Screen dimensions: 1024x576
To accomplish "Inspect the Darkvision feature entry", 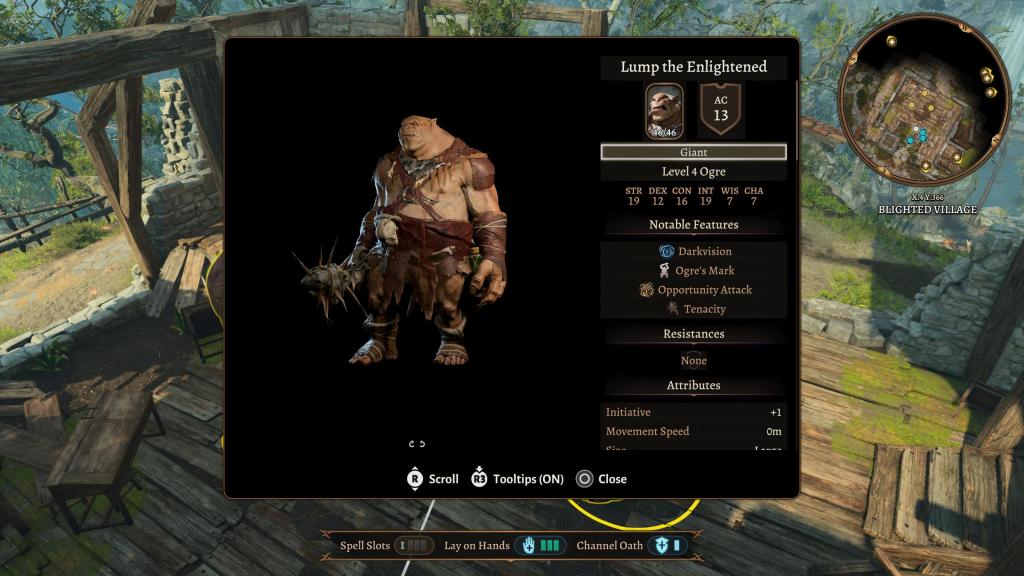I will click(695, 251).
